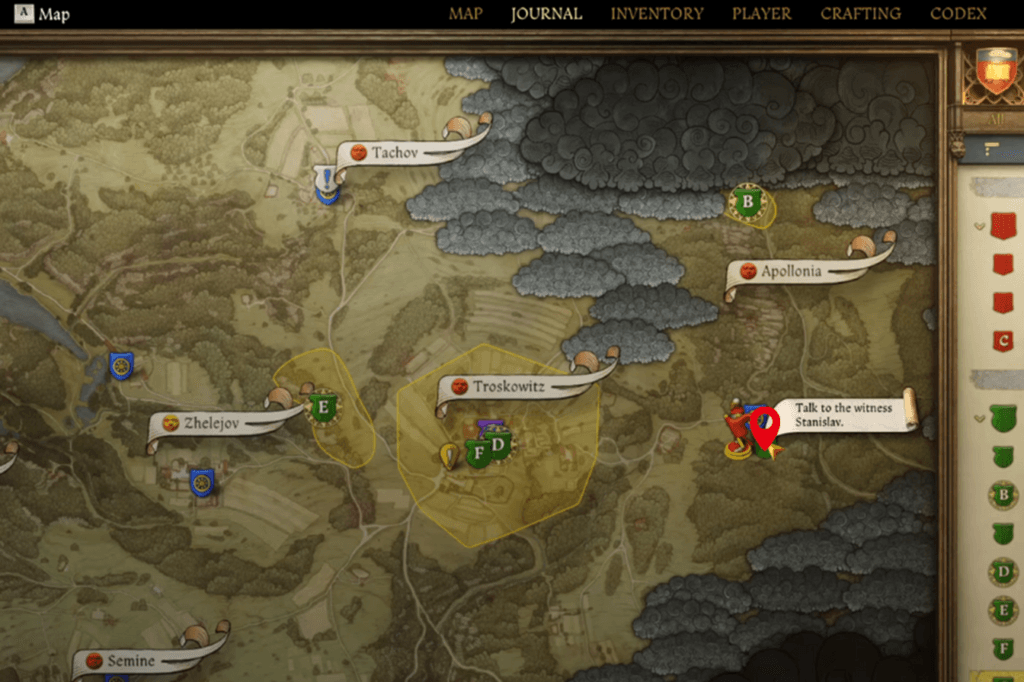Go to the Player tab

[x=761, y=14]
